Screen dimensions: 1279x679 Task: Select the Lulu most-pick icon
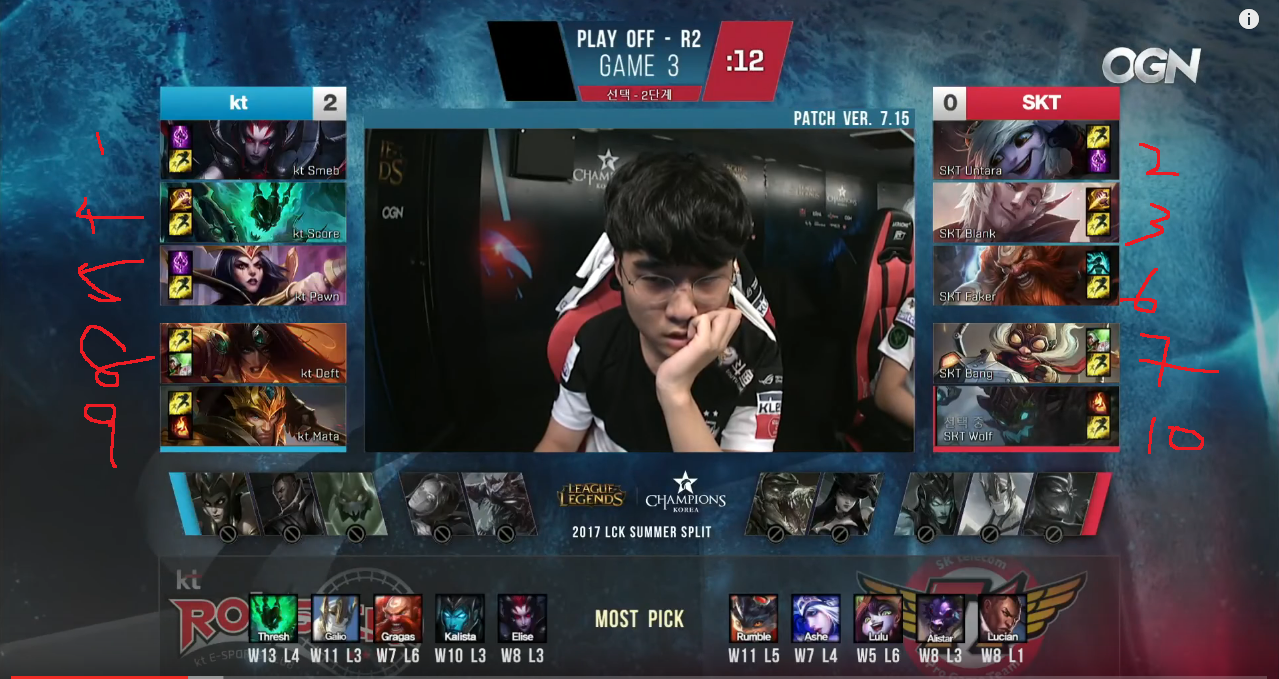pos(878,619)
